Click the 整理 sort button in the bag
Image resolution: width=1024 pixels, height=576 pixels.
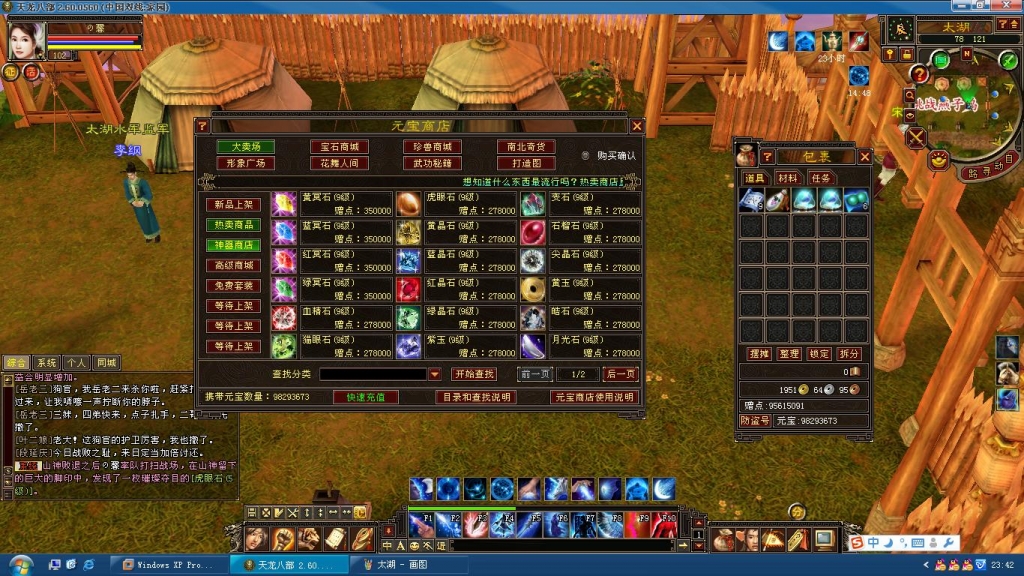click(788, 354)
